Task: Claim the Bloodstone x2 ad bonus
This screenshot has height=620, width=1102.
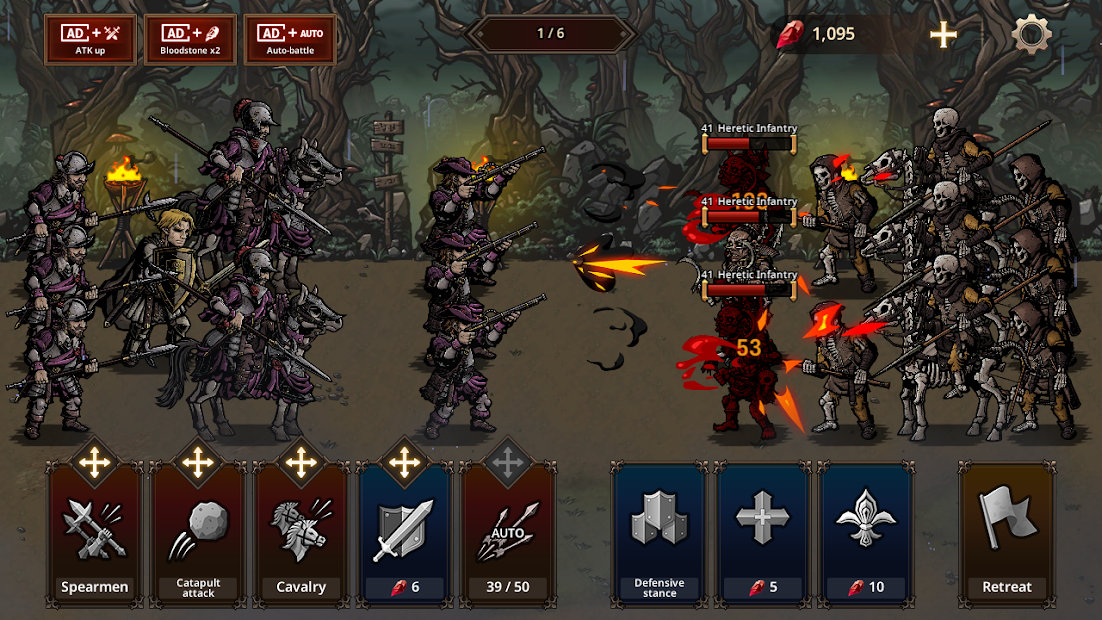Action: [190, 39]
